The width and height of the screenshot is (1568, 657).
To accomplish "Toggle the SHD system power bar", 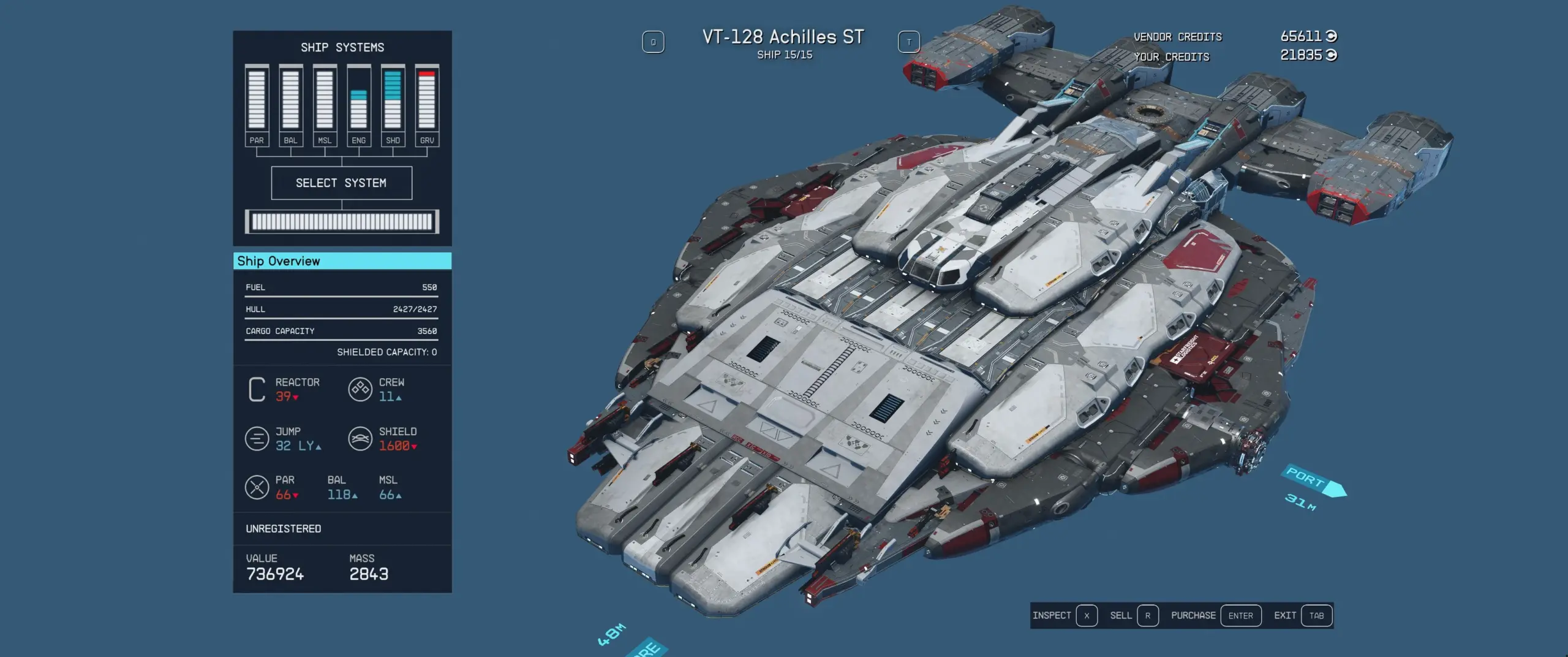I will 394,98.
